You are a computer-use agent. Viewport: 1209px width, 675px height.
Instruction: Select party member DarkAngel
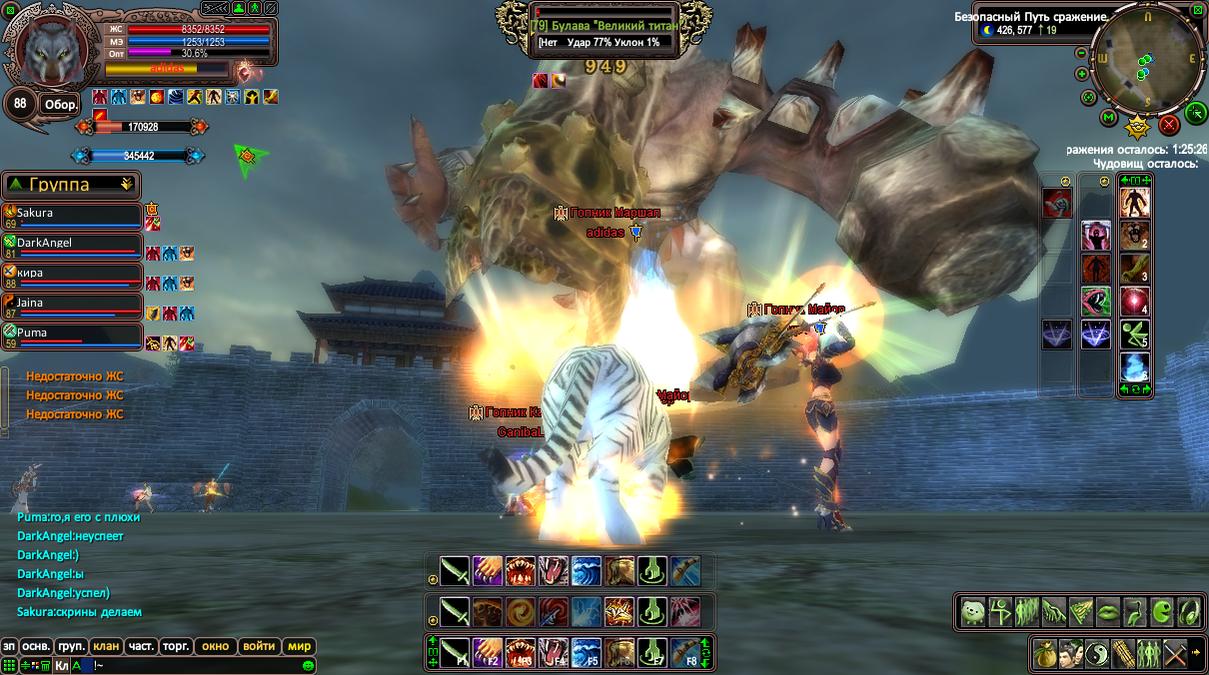click(x=72, y=244)
